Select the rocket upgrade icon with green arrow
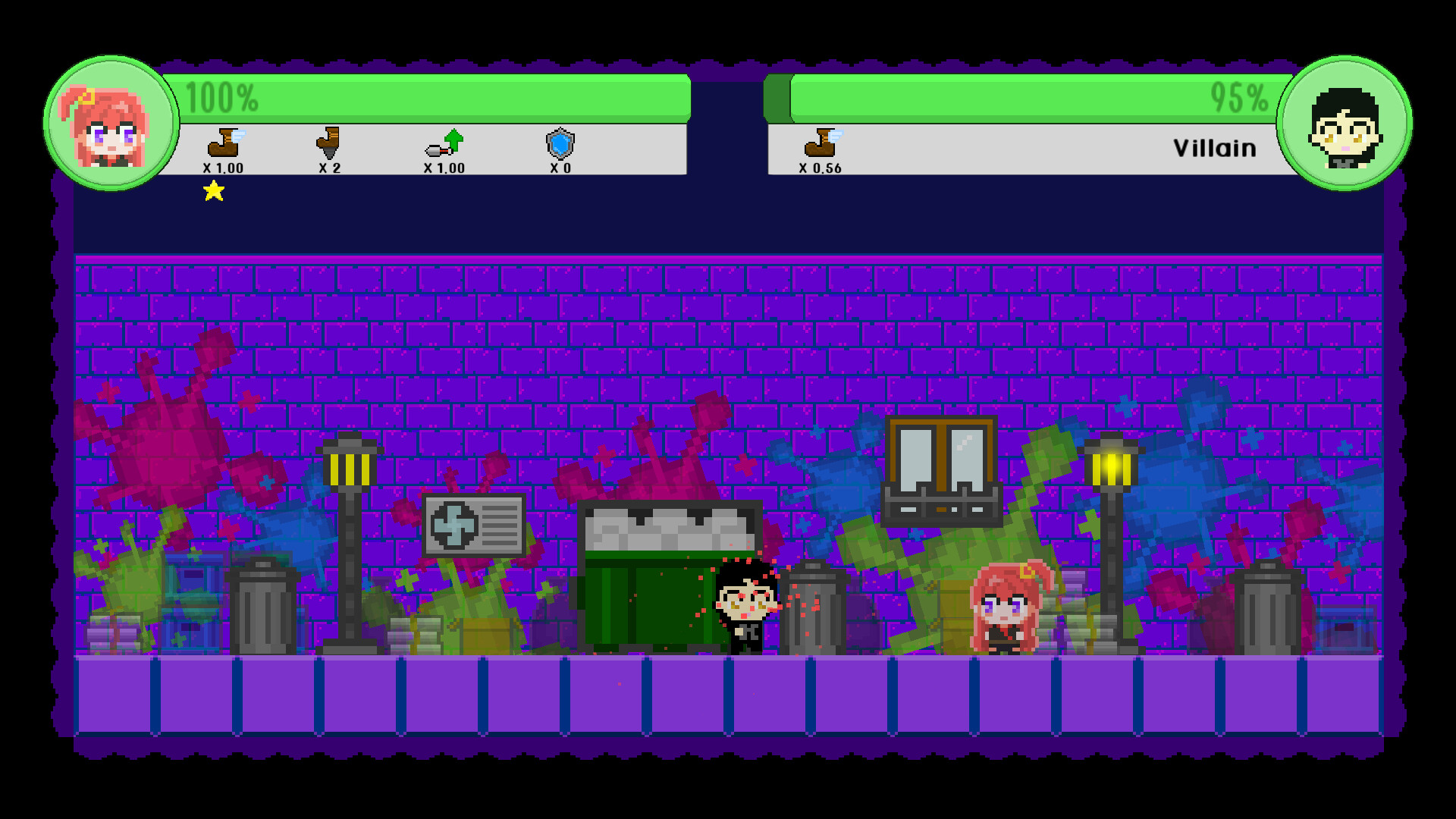The width and height of the screenshot is (1456, 819). pos(444,144)
